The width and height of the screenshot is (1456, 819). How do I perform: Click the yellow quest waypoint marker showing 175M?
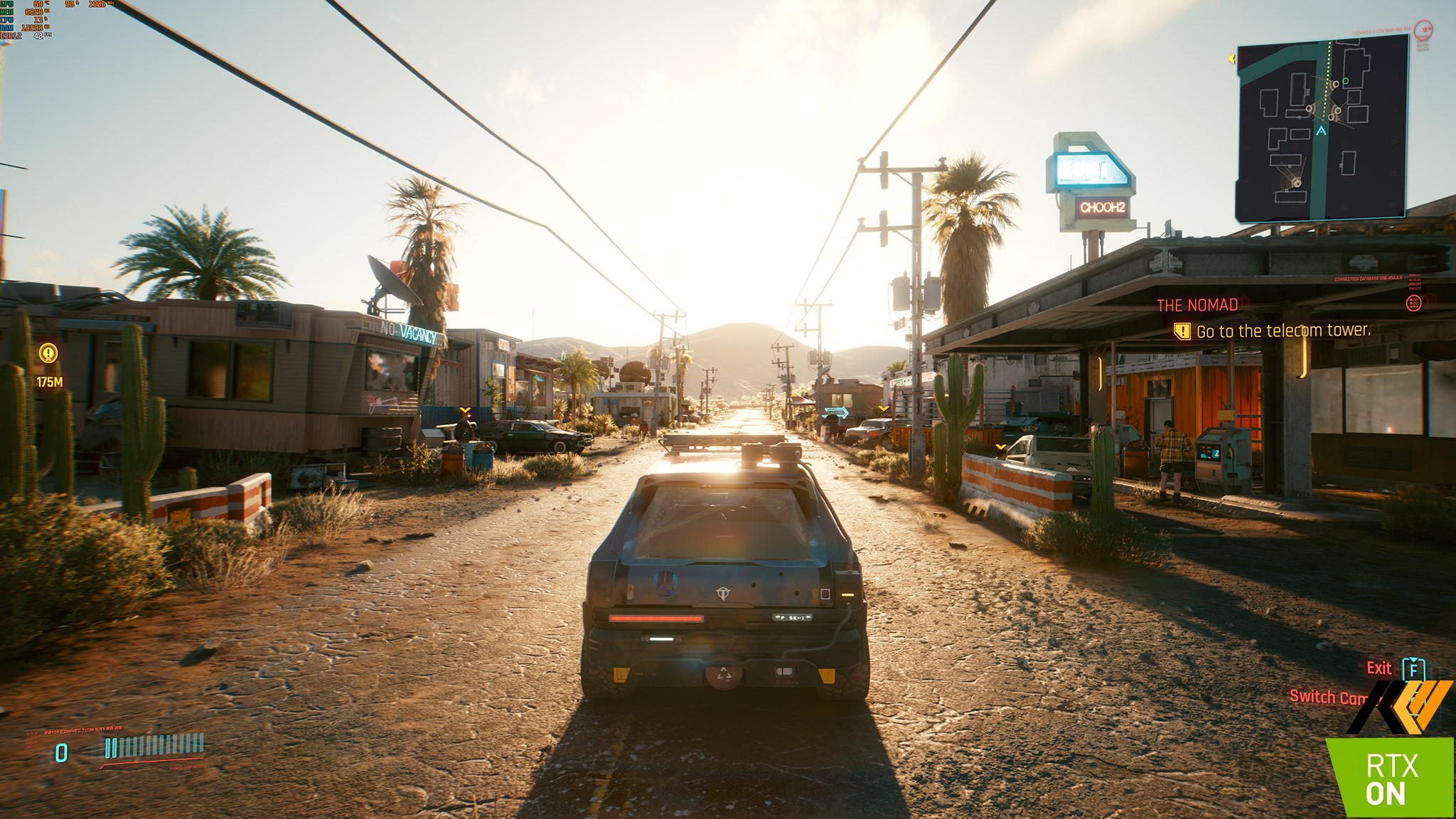coord(48,353)
